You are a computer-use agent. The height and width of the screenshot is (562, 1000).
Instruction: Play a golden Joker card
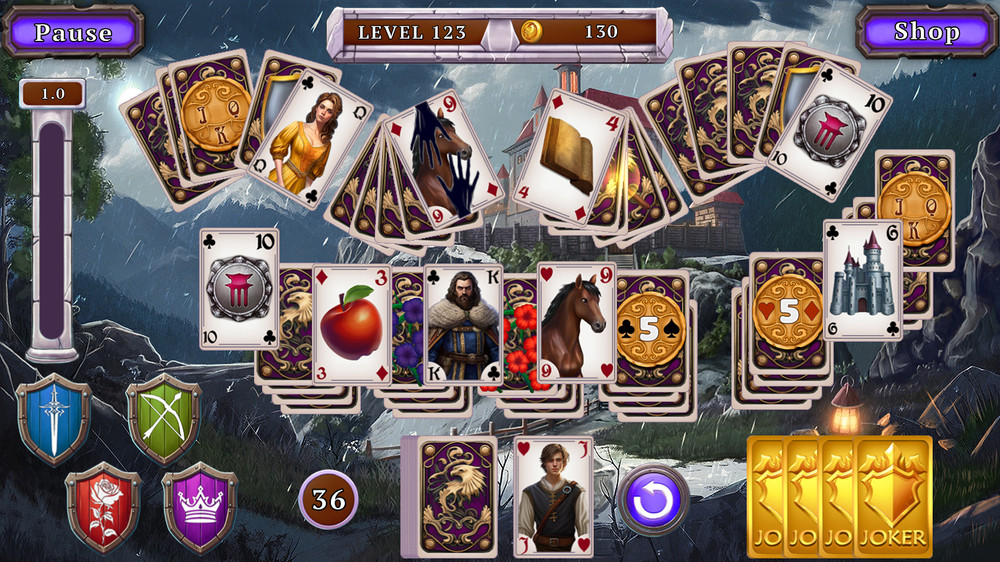tap(892, 495)
